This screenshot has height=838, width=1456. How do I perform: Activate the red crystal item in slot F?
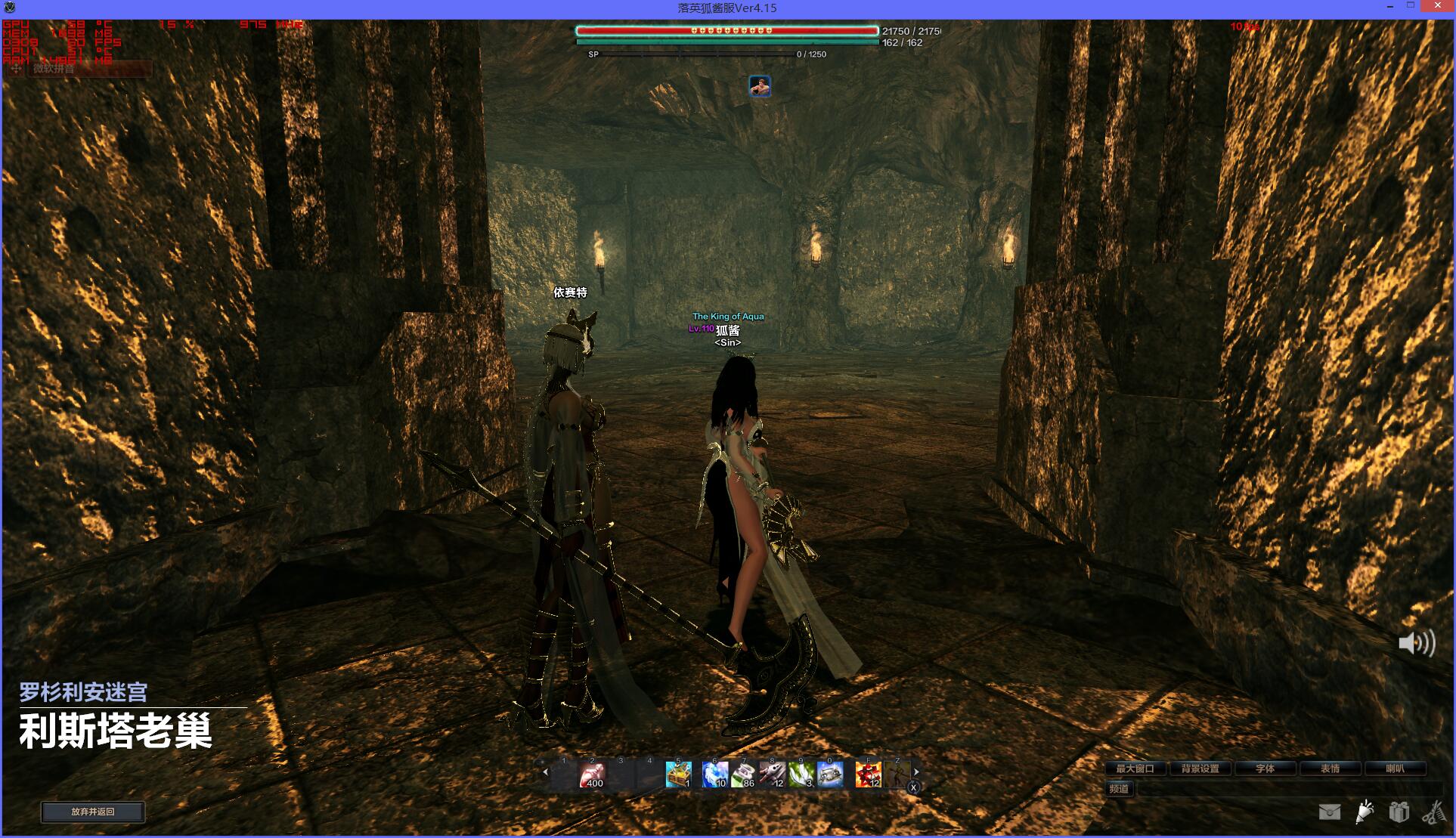pos(868,775)
